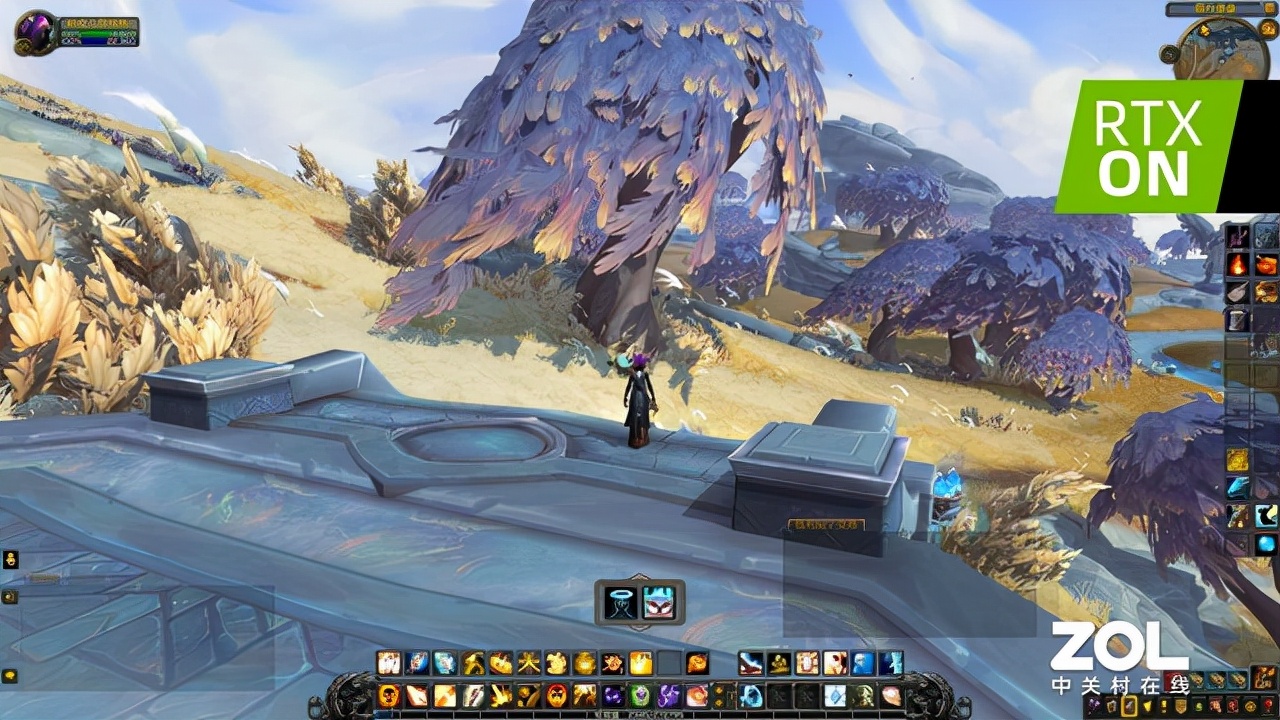Open the top chat frame button on left edge
1280x720 pixels.
click(x=11, y=559)
